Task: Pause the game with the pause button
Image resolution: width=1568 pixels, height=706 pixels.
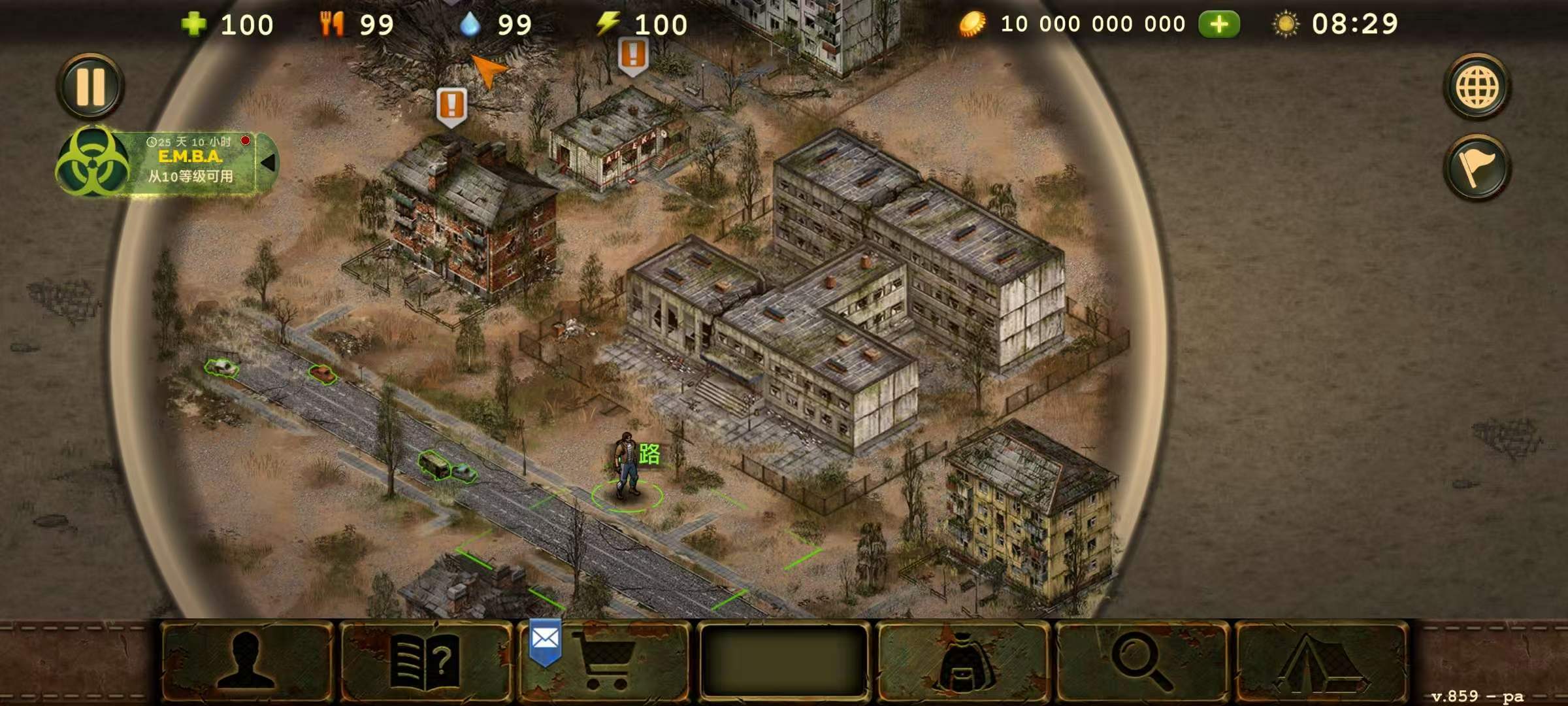Action: [90, 86]
